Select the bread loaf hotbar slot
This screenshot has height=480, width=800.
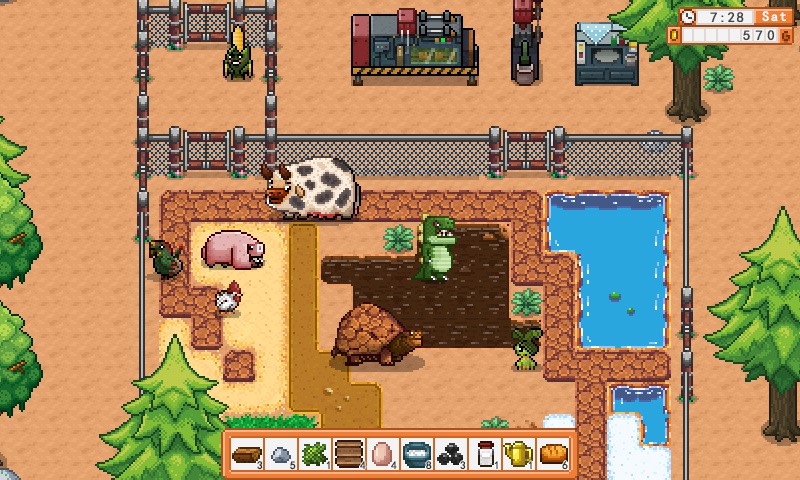click(553, 453)
